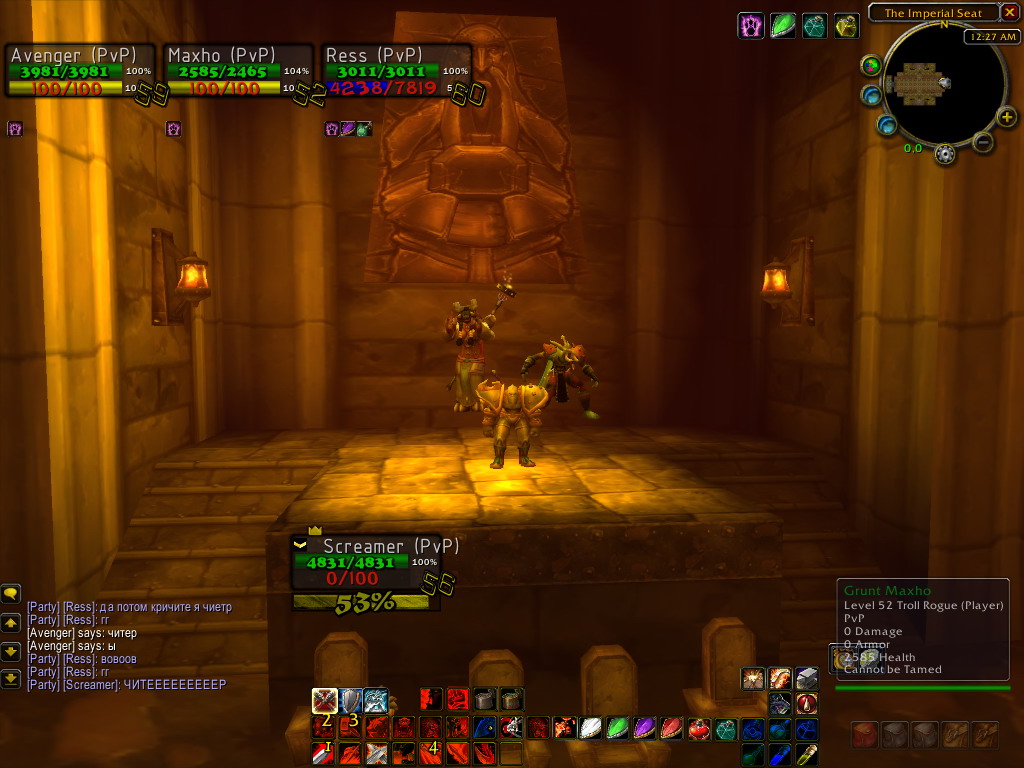This screenshot has height=768, width=1024.
Task: Select the Avenger party frame
Action: [80, 70]
